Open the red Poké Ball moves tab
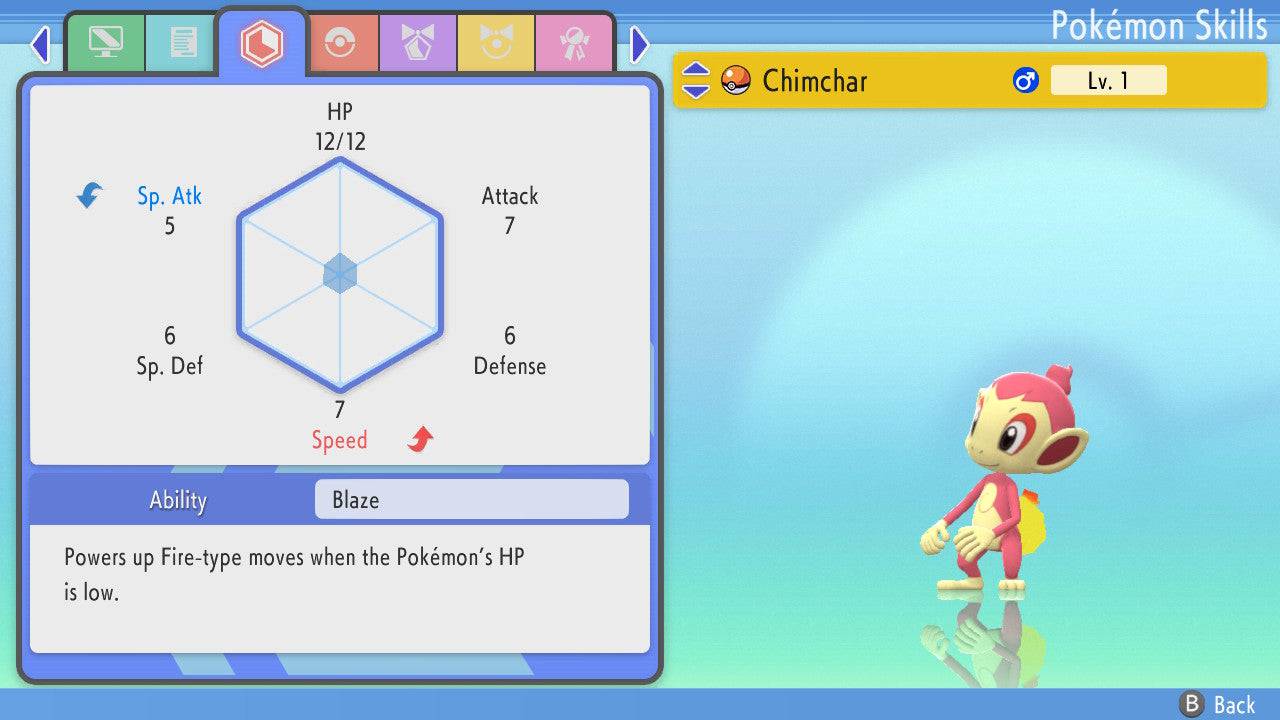Screen dimensions: 1280x720 (341, 43)
